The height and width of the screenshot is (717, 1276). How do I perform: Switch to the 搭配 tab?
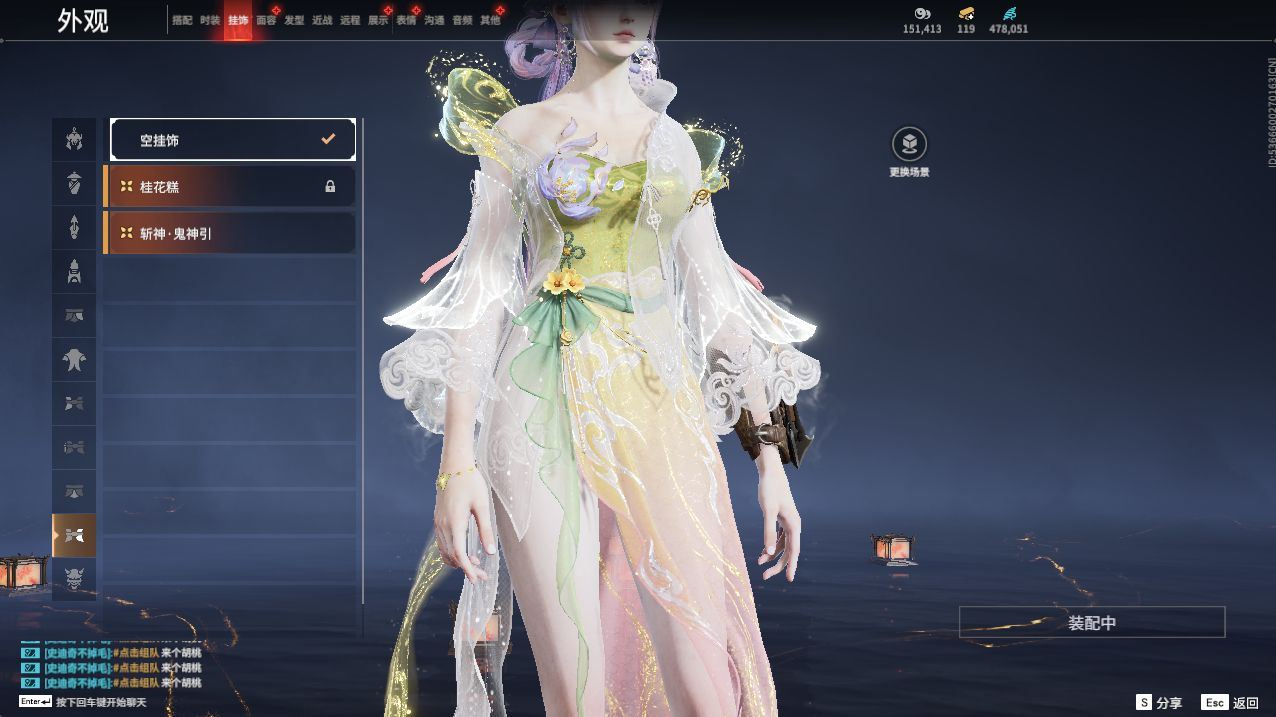182,20
